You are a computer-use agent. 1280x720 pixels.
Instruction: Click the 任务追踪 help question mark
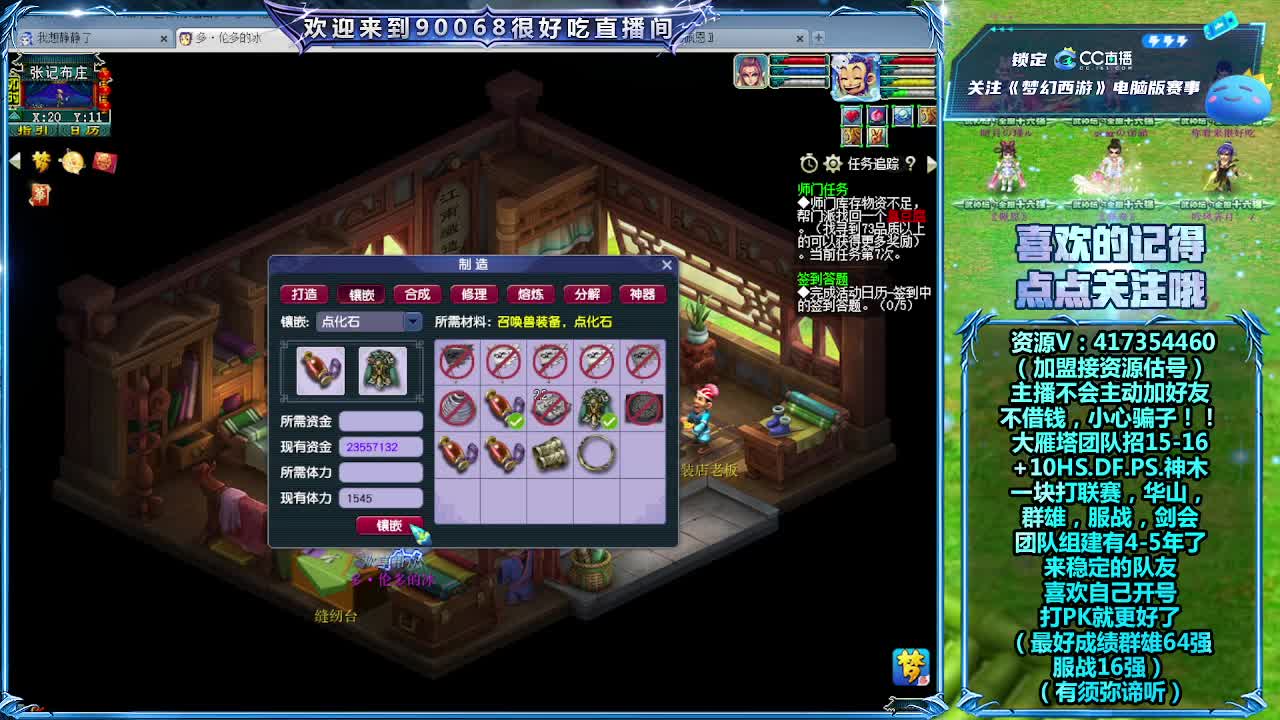(x=911, y=163)
